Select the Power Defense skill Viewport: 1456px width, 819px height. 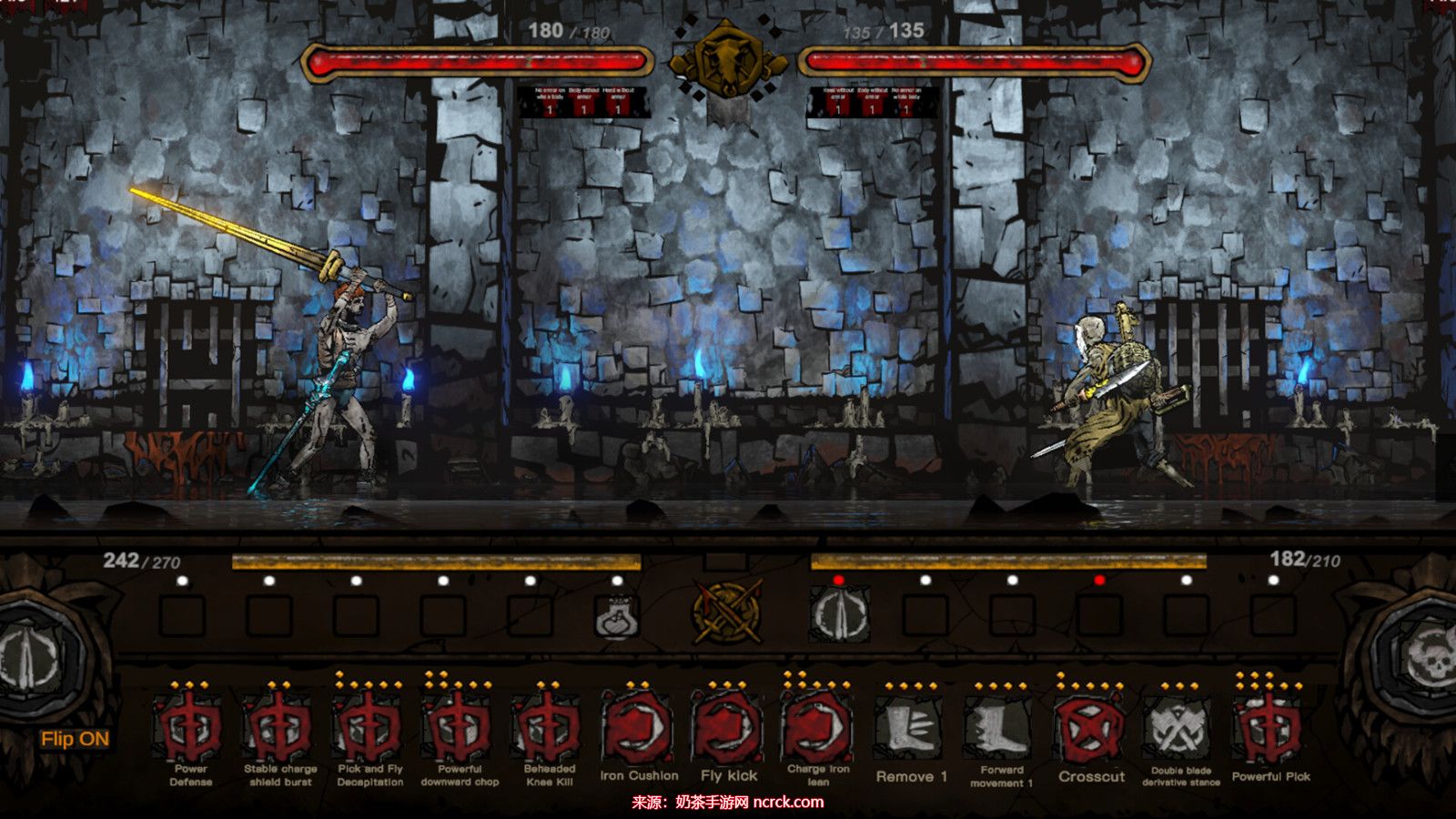pyautogui.click(x=190, y=728)
